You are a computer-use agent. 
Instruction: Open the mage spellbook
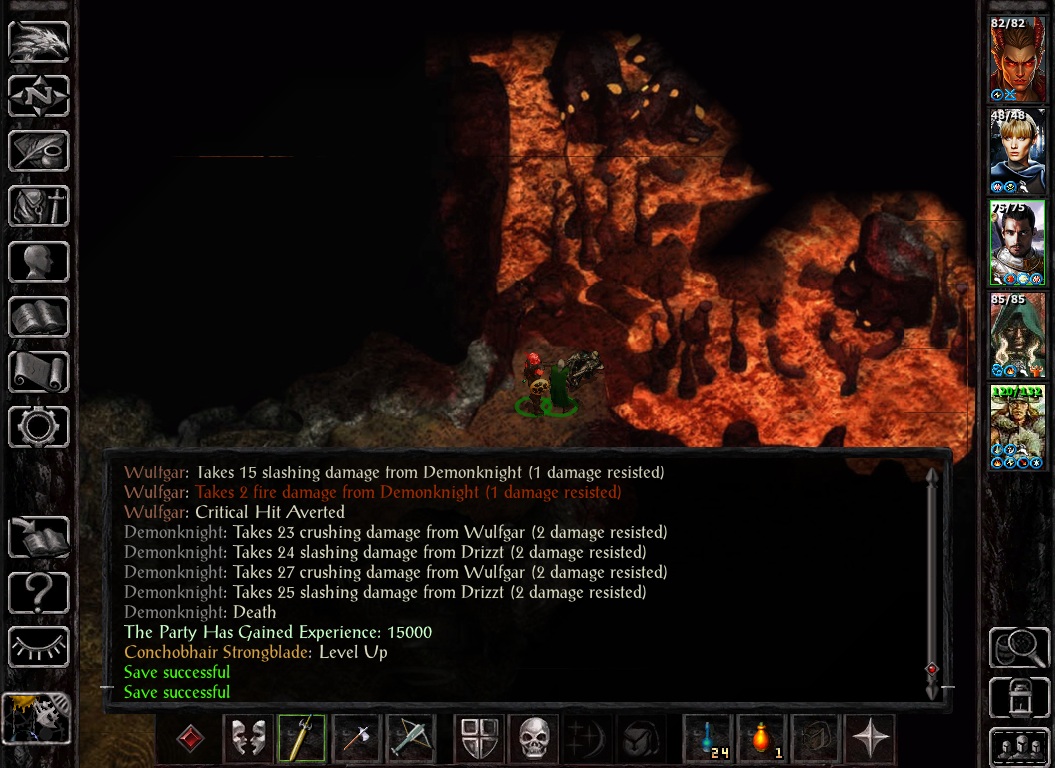tap(39, 316)
